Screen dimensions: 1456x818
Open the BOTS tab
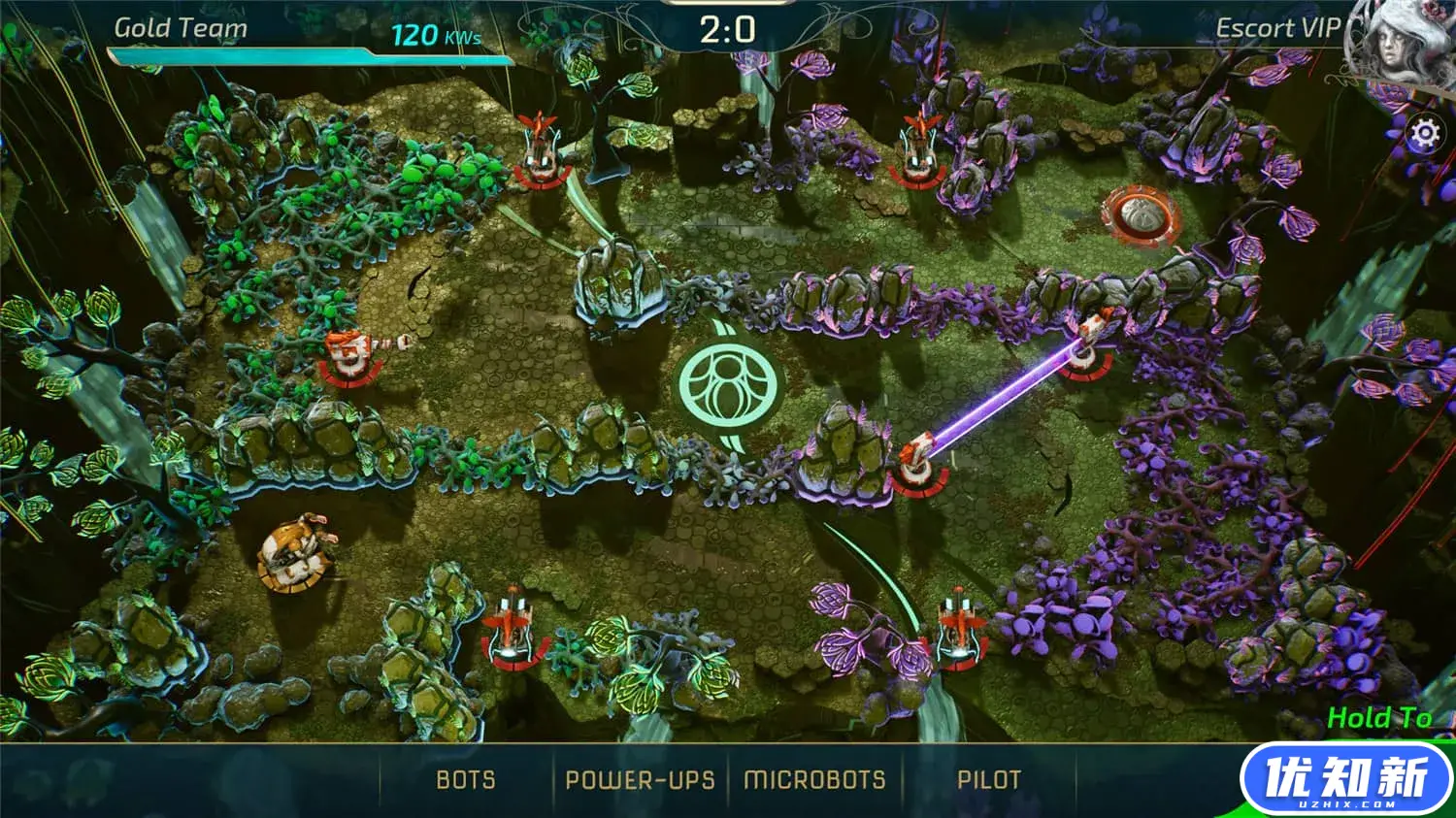(466, 780)
